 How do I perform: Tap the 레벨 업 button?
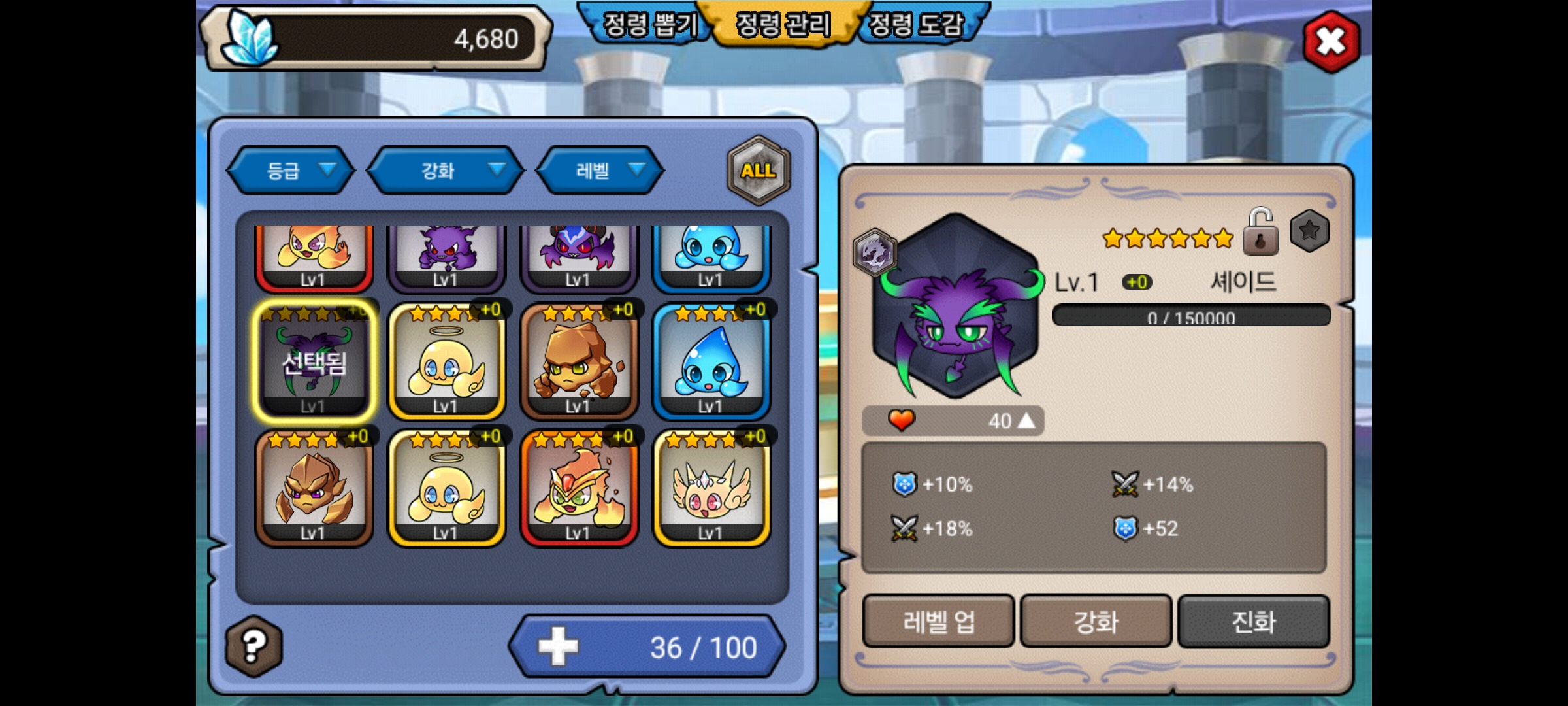tap(938, 621)
